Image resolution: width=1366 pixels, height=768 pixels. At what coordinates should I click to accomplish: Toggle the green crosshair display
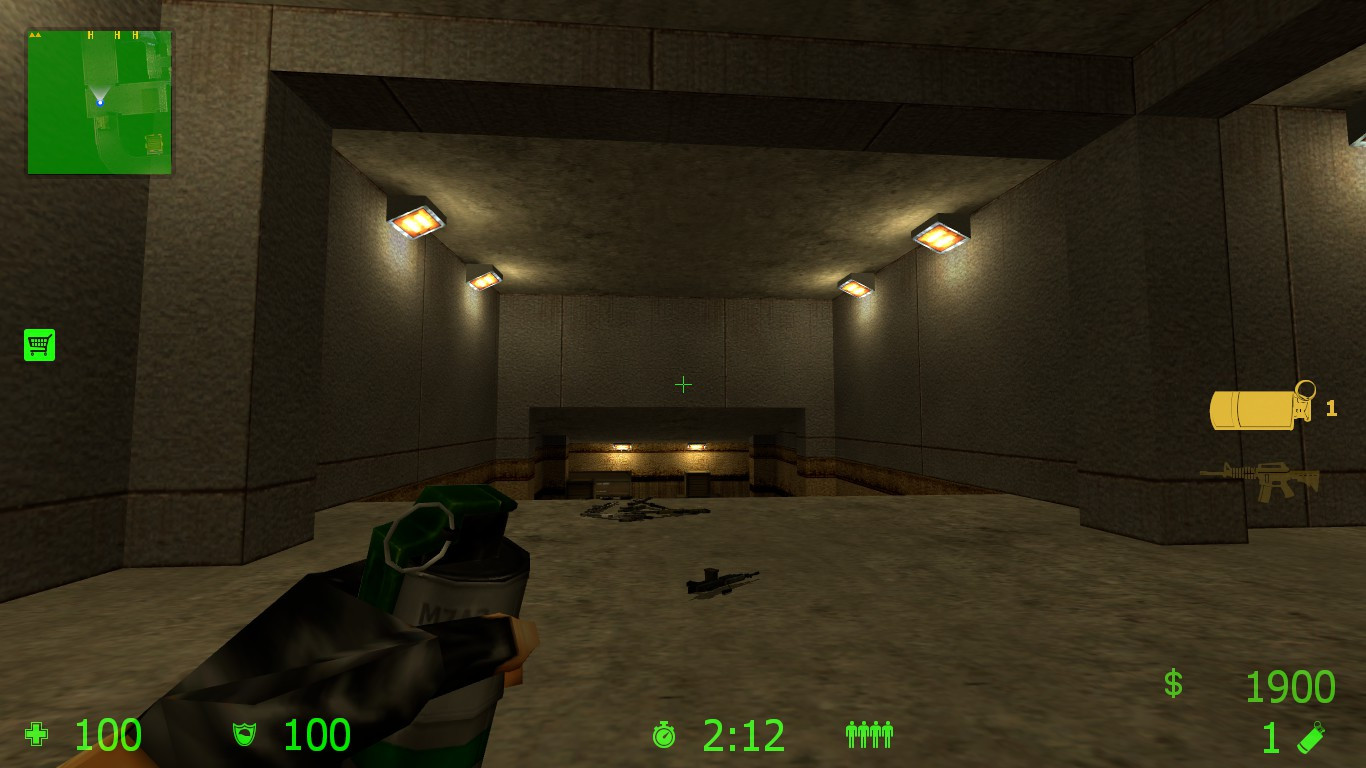683,384
